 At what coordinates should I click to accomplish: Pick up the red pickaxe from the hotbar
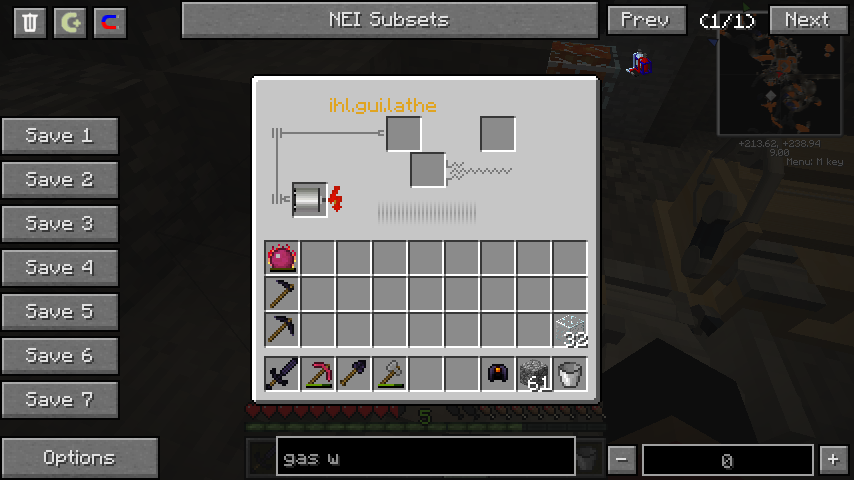(x=318, y=374)
